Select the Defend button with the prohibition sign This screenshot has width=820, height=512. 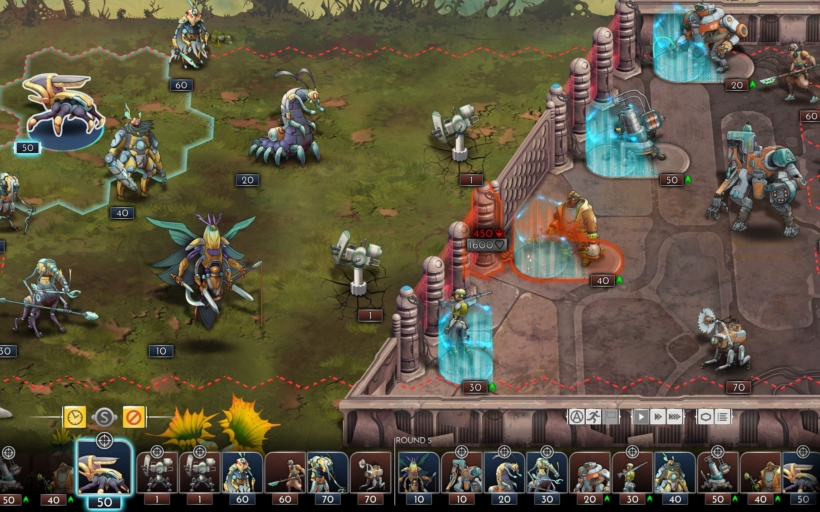point(133,416)
